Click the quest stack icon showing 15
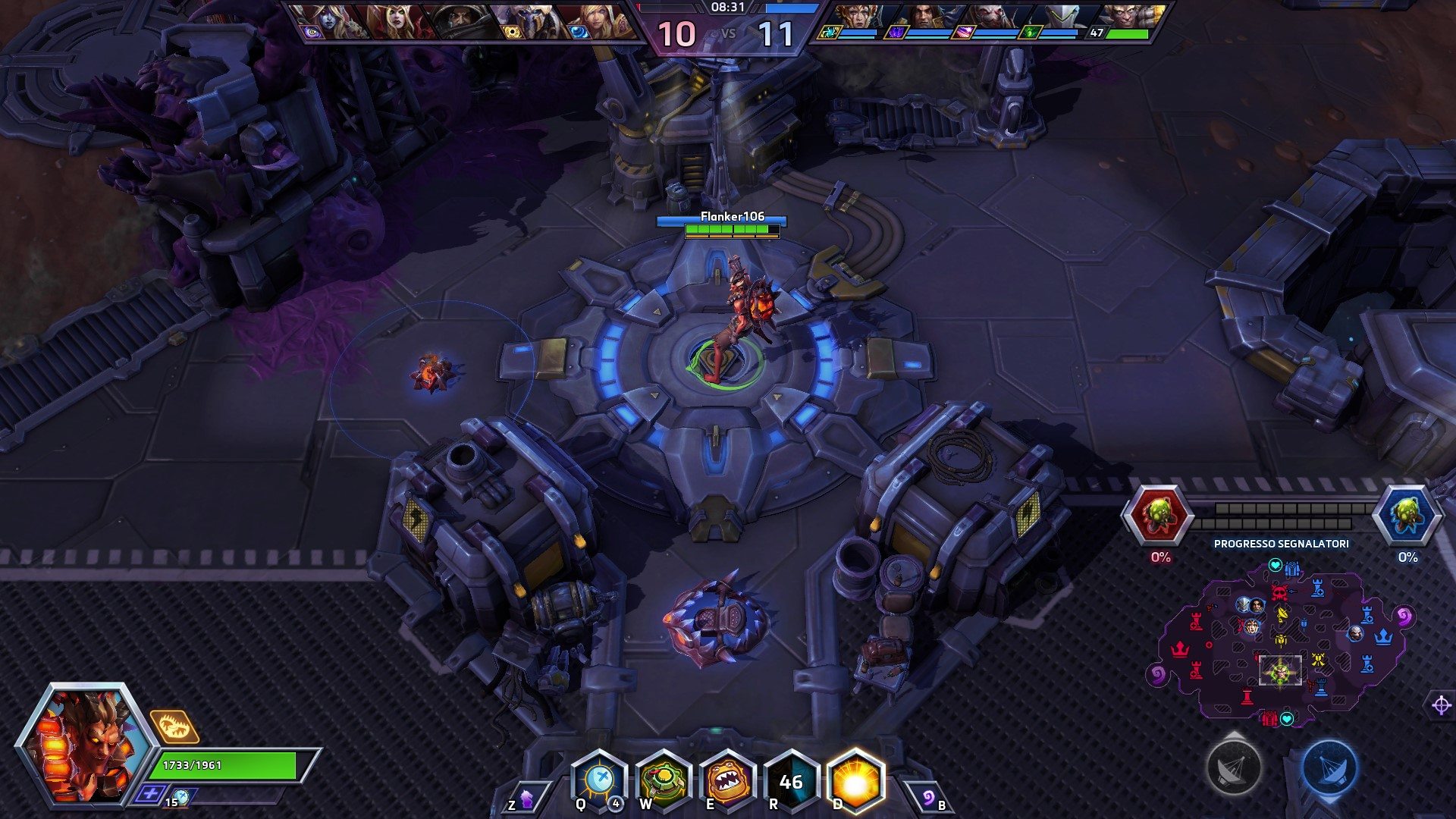The image size is (1456, 819). (180, 798)
